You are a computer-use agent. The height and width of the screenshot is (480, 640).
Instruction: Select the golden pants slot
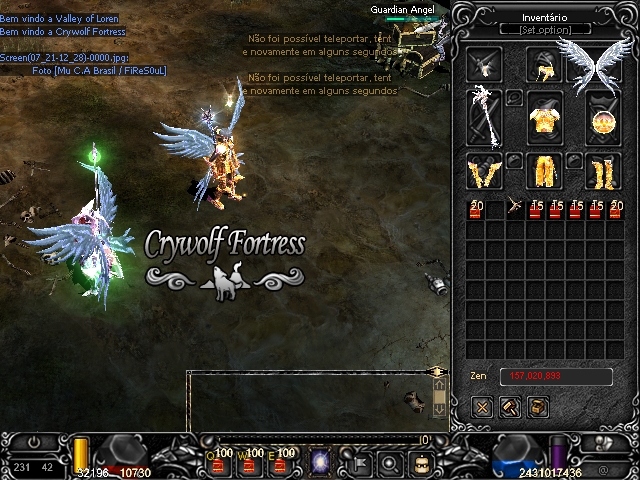tap(545, 171)
